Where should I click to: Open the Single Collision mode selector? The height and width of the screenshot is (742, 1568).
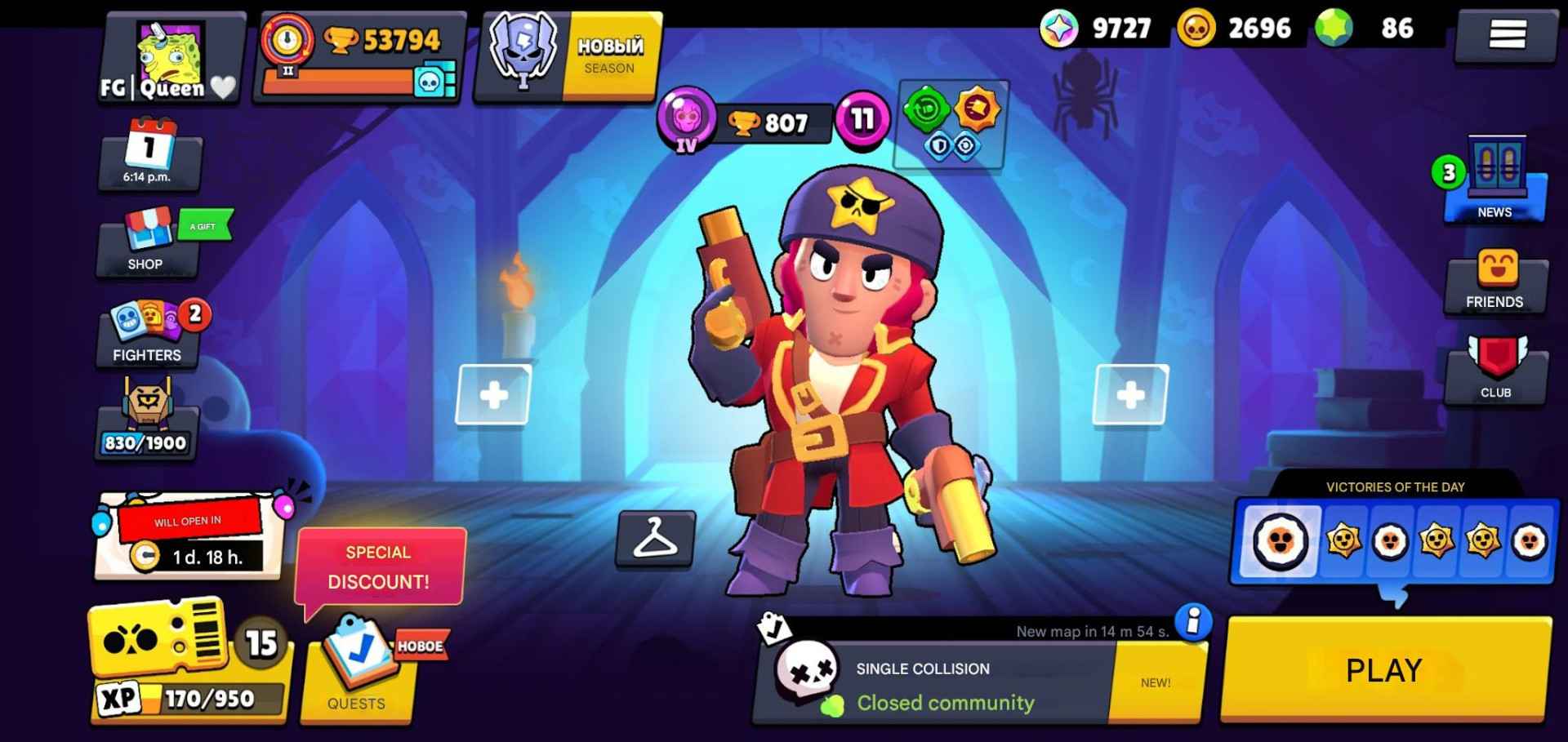point(939,682)
